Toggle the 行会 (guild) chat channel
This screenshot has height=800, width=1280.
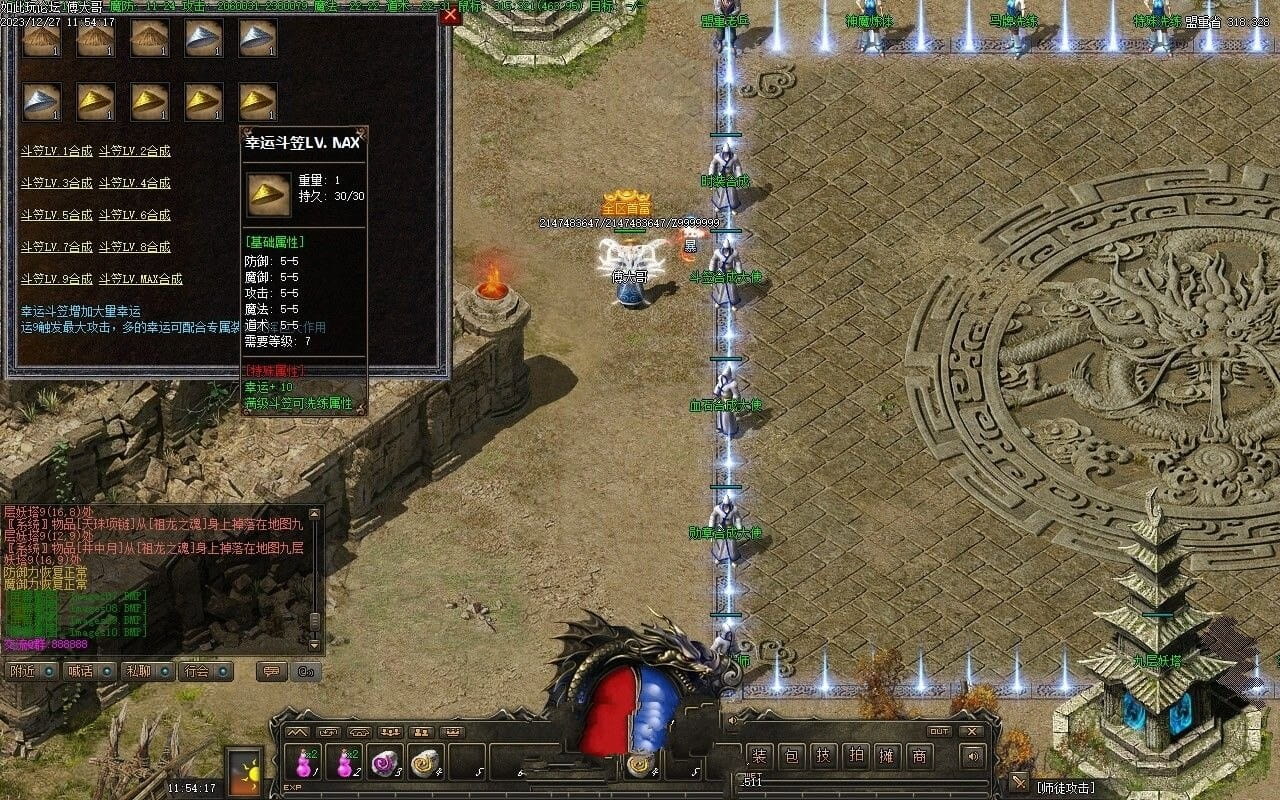point(205,671)
